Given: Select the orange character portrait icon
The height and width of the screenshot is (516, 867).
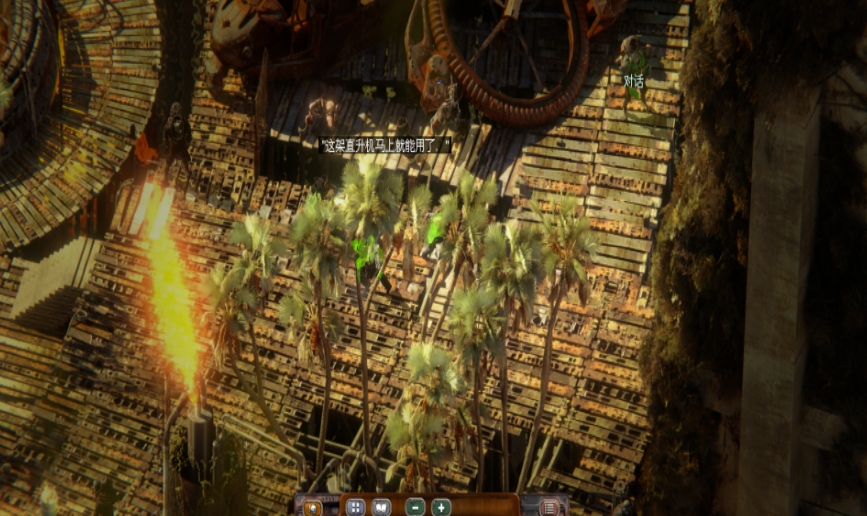Looking at the screenshot, I should click(x=313, y=507).
